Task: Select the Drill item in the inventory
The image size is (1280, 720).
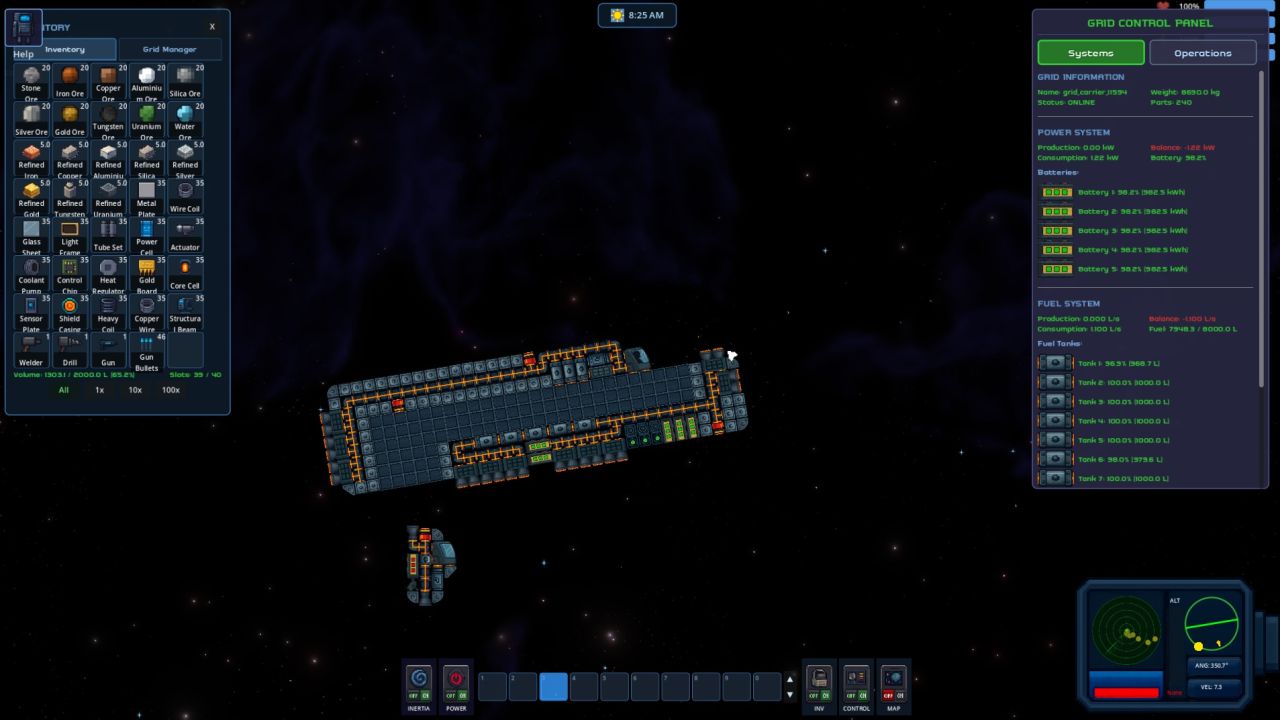Action: pyautogui.click(x=69, y=348)
